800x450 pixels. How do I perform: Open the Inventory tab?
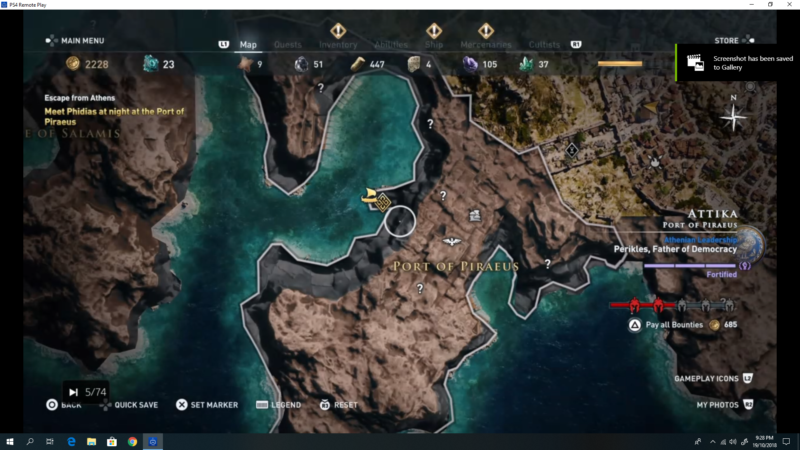click(x=338, y=45)
